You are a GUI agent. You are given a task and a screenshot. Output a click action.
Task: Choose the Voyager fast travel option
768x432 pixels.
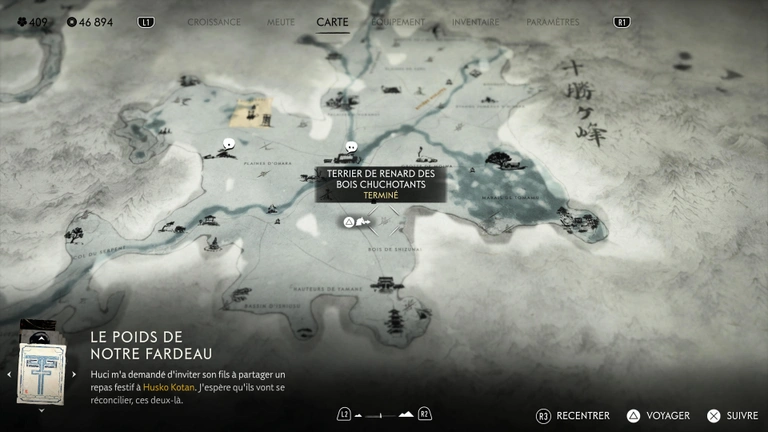[659, 415]
